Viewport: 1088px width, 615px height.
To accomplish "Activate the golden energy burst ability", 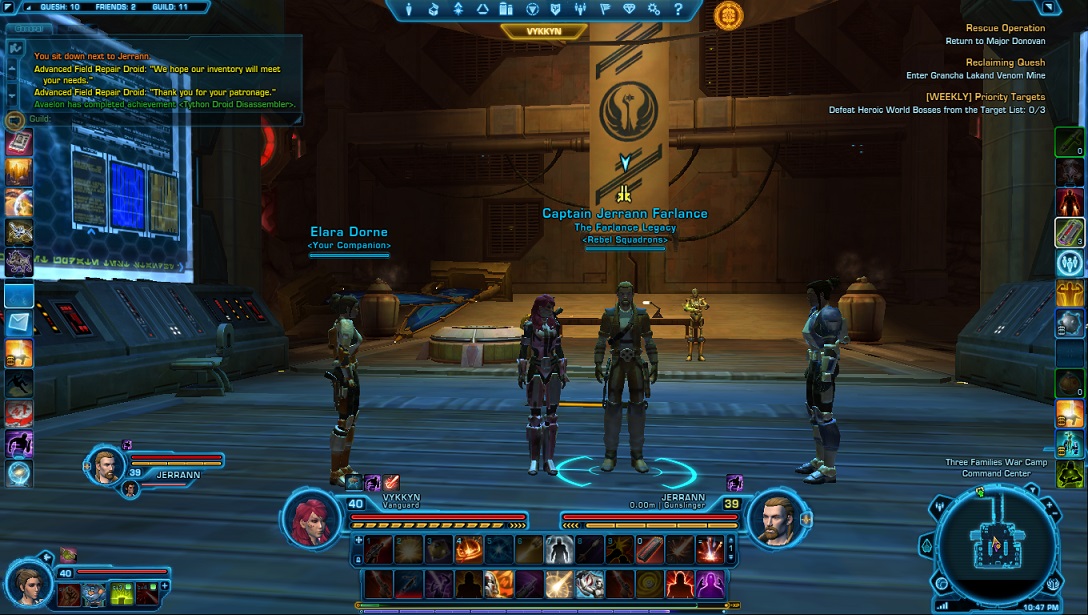I will [559, 583].
